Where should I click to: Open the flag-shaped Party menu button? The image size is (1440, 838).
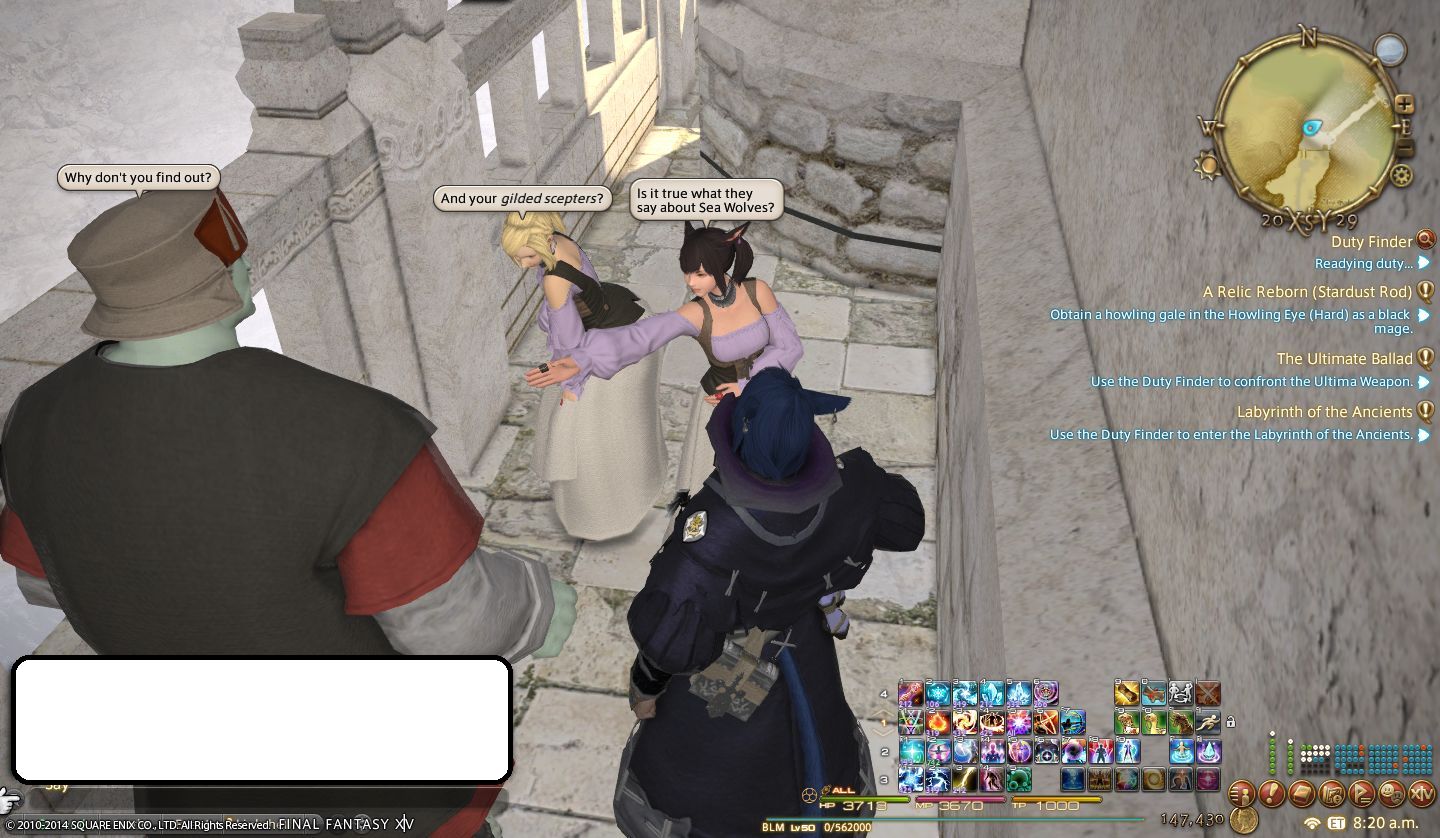point(1362,794)
